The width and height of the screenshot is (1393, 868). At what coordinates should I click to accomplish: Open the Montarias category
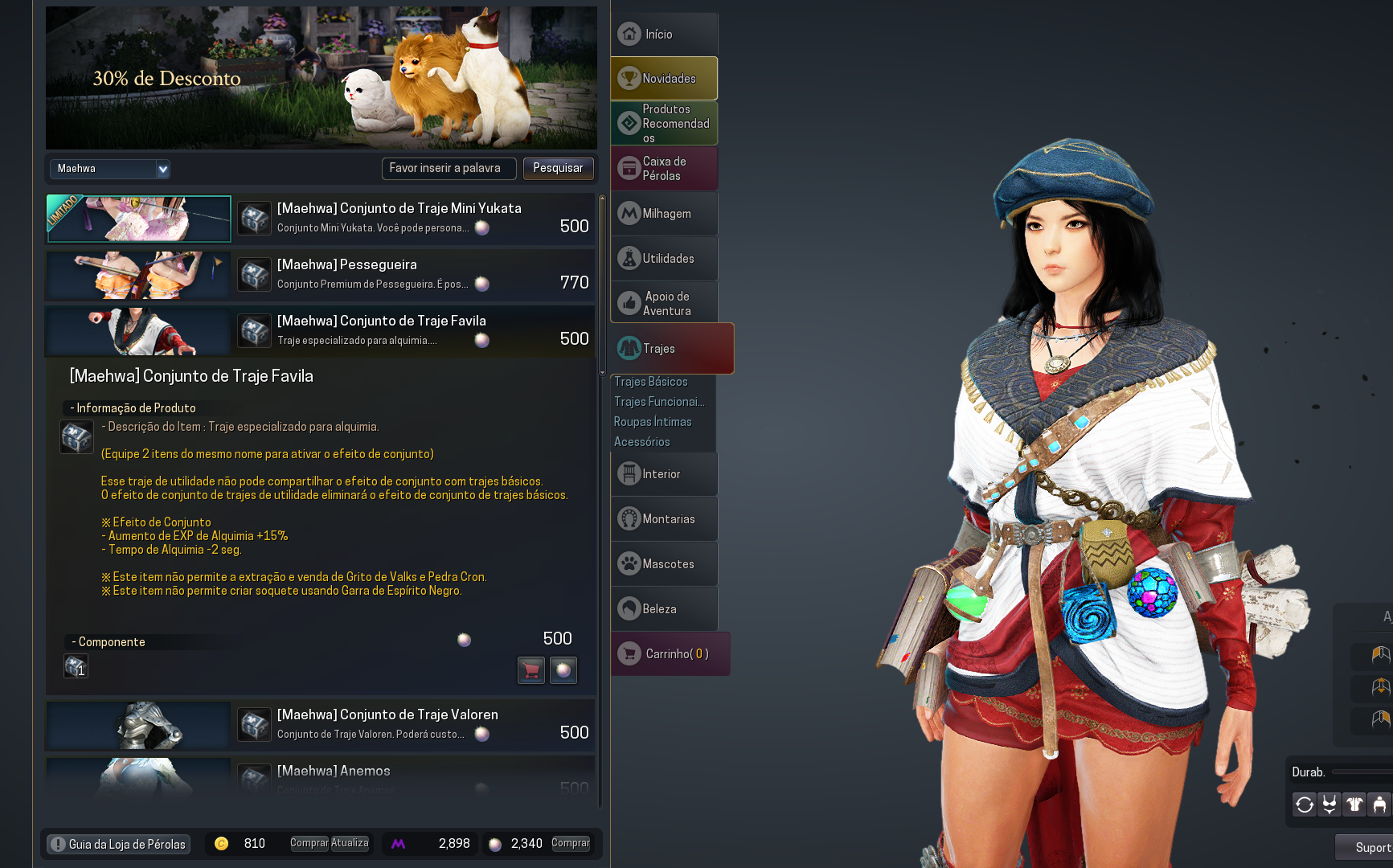coord(664,519)
